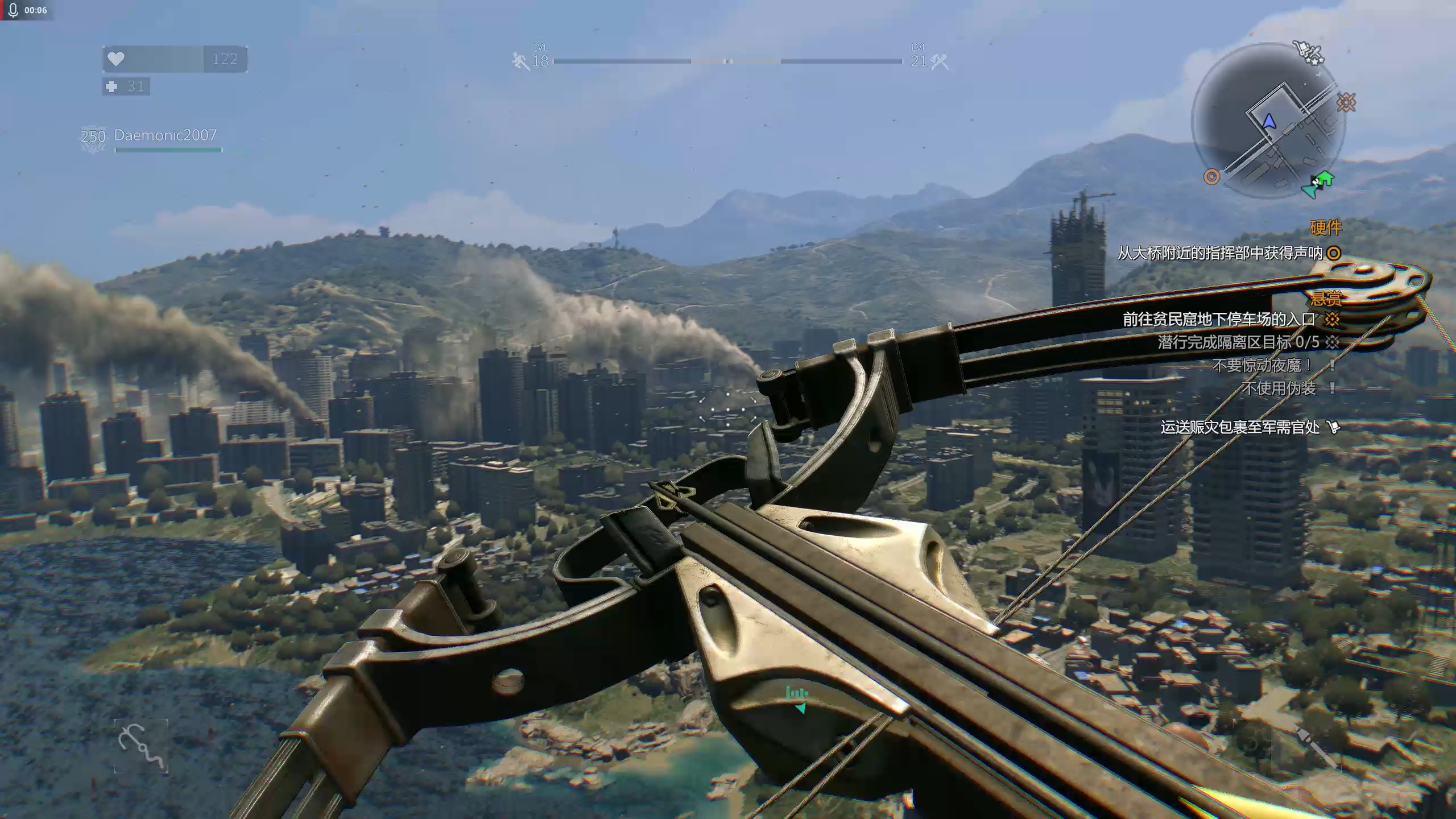Image resolution: width=1456 pixels, height=819 pixels.
Task: Select the grappling hook equipment slot
Action: (141, 746)
